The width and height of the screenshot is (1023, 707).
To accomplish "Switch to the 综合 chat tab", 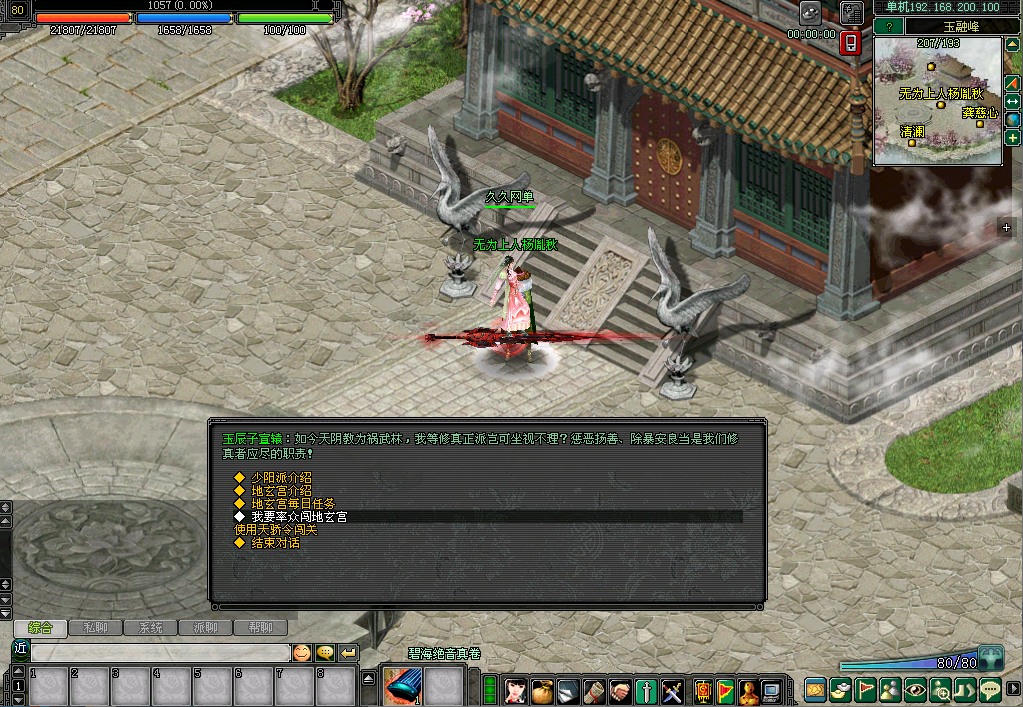I will click(40, 628).
